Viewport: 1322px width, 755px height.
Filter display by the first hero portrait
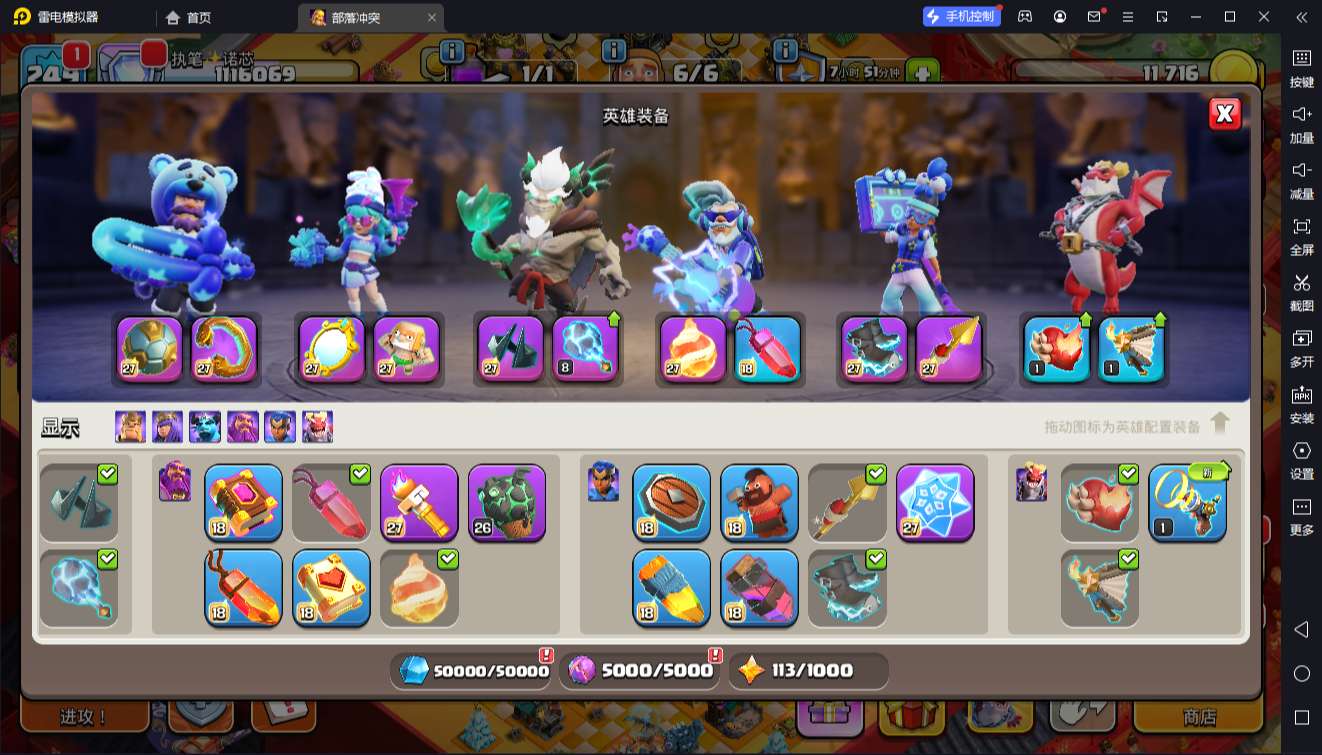(130, 427)
